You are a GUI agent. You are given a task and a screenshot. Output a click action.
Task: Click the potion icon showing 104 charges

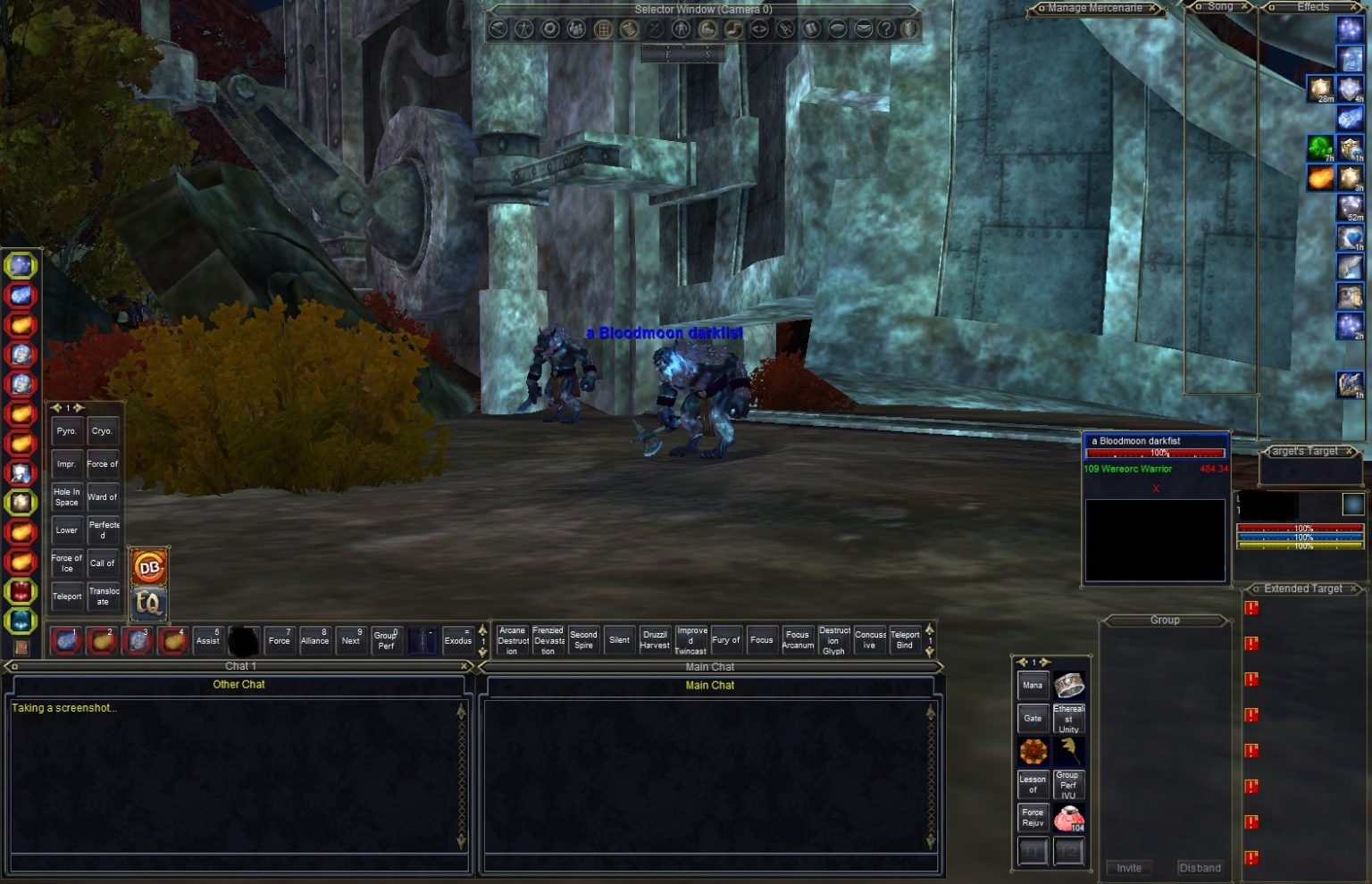1070,816
